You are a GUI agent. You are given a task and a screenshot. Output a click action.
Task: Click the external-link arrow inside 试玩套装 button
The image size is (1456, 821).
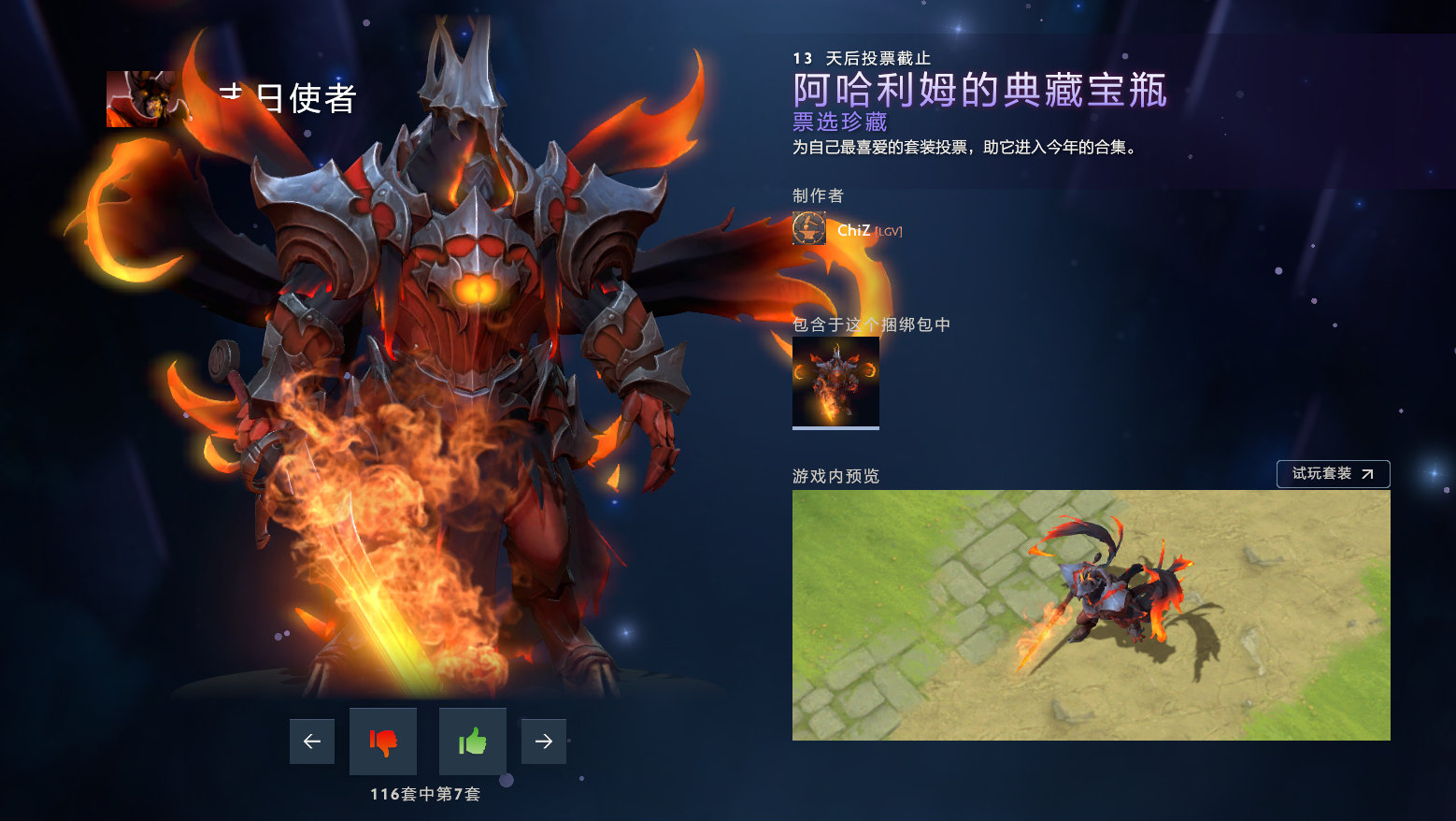(x=1365, y=474)
